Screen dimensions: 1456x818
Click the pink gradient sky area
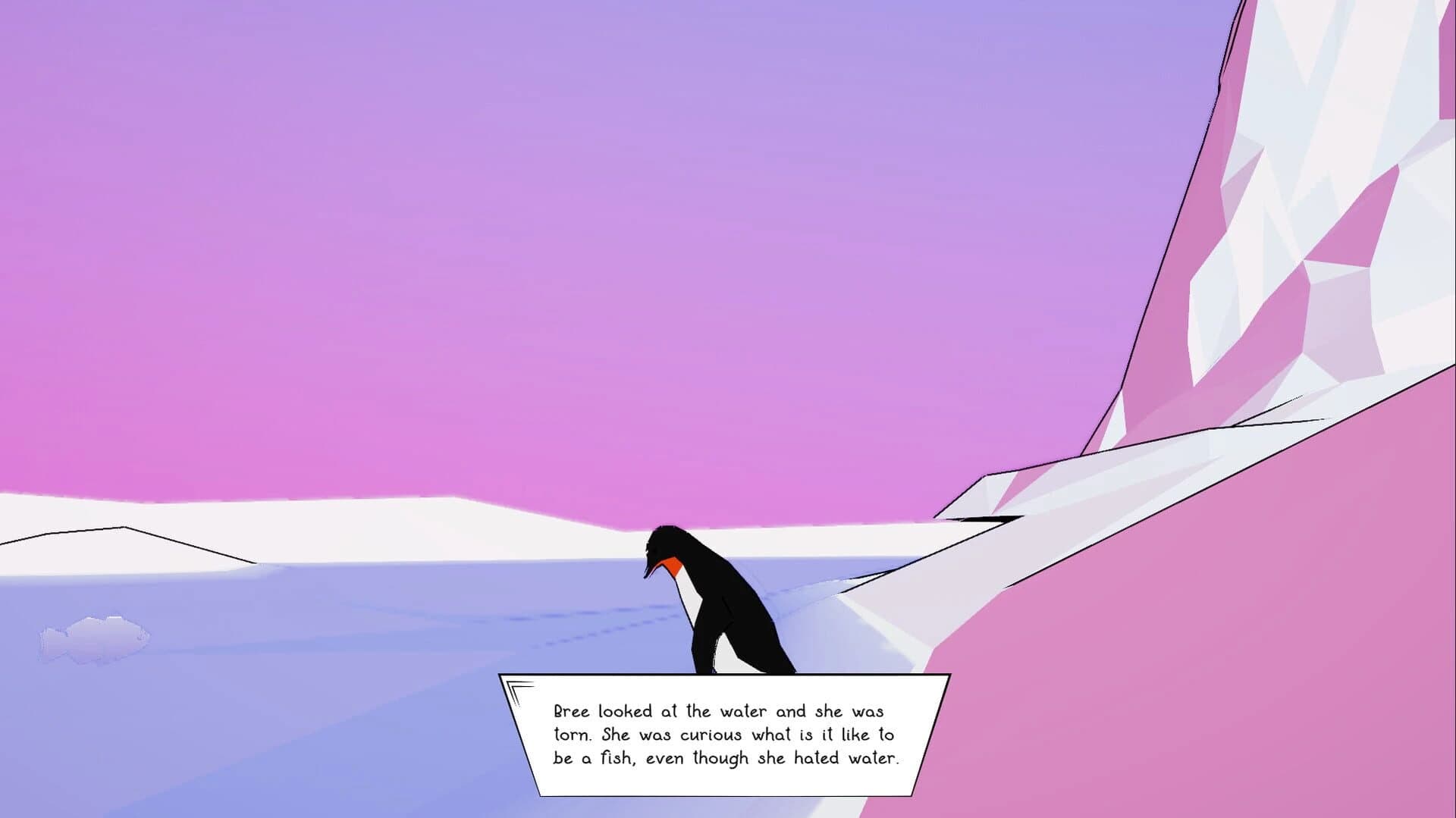point(379,227)
